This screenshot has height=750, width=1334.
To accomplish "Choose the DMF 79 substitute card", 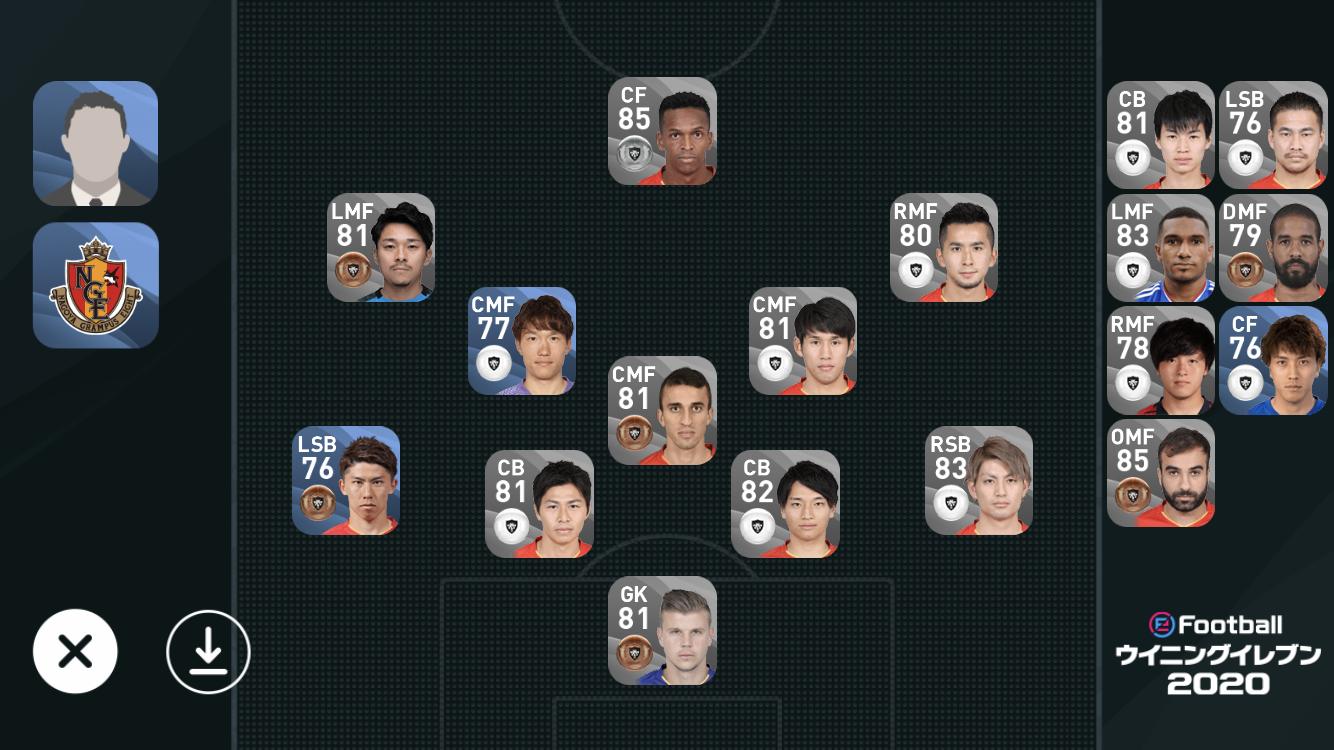I will point(1272,248).
